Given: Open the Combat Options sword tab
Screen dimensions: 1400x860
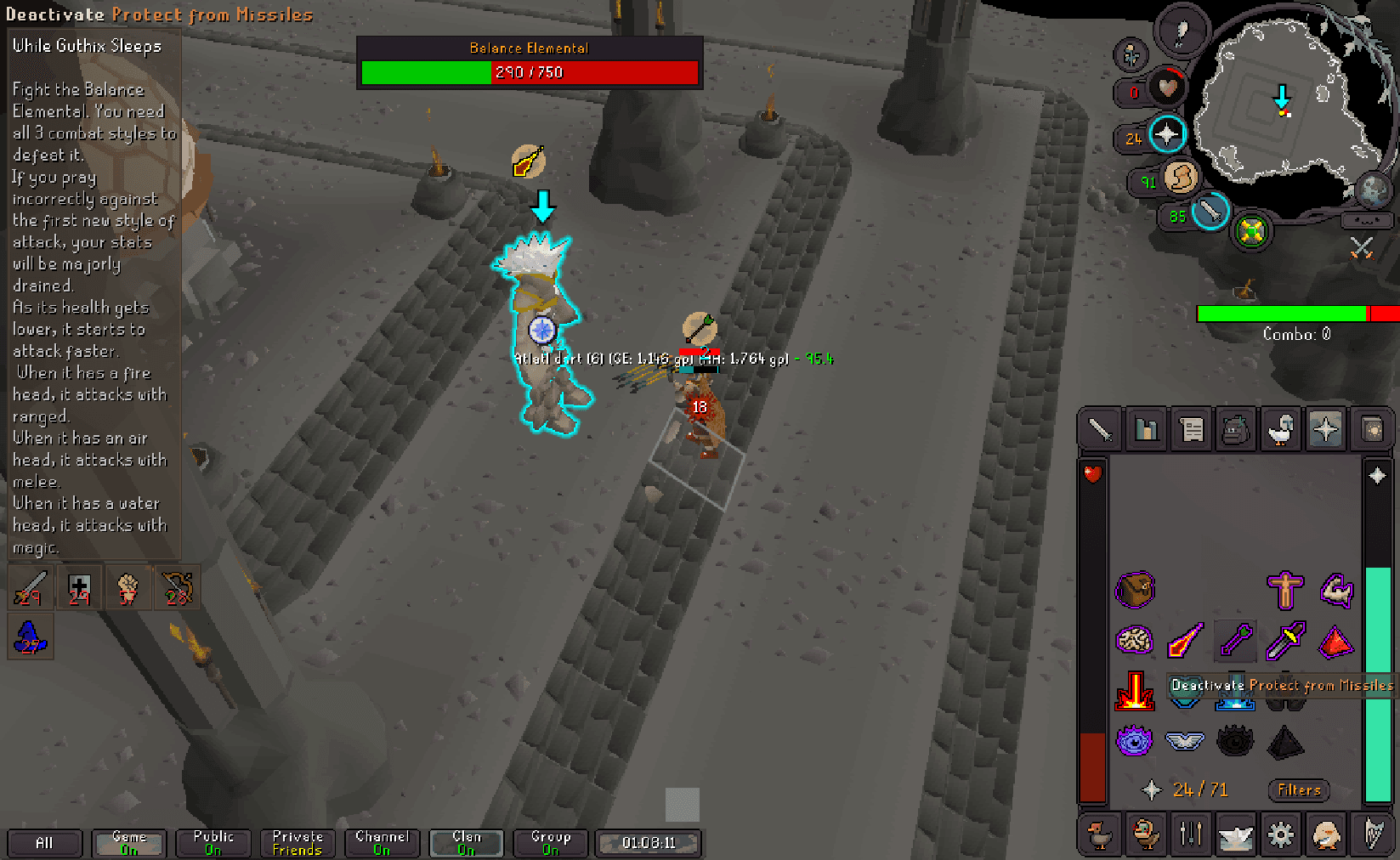Looking at the screenshot, I should [x=1099, y=428].
